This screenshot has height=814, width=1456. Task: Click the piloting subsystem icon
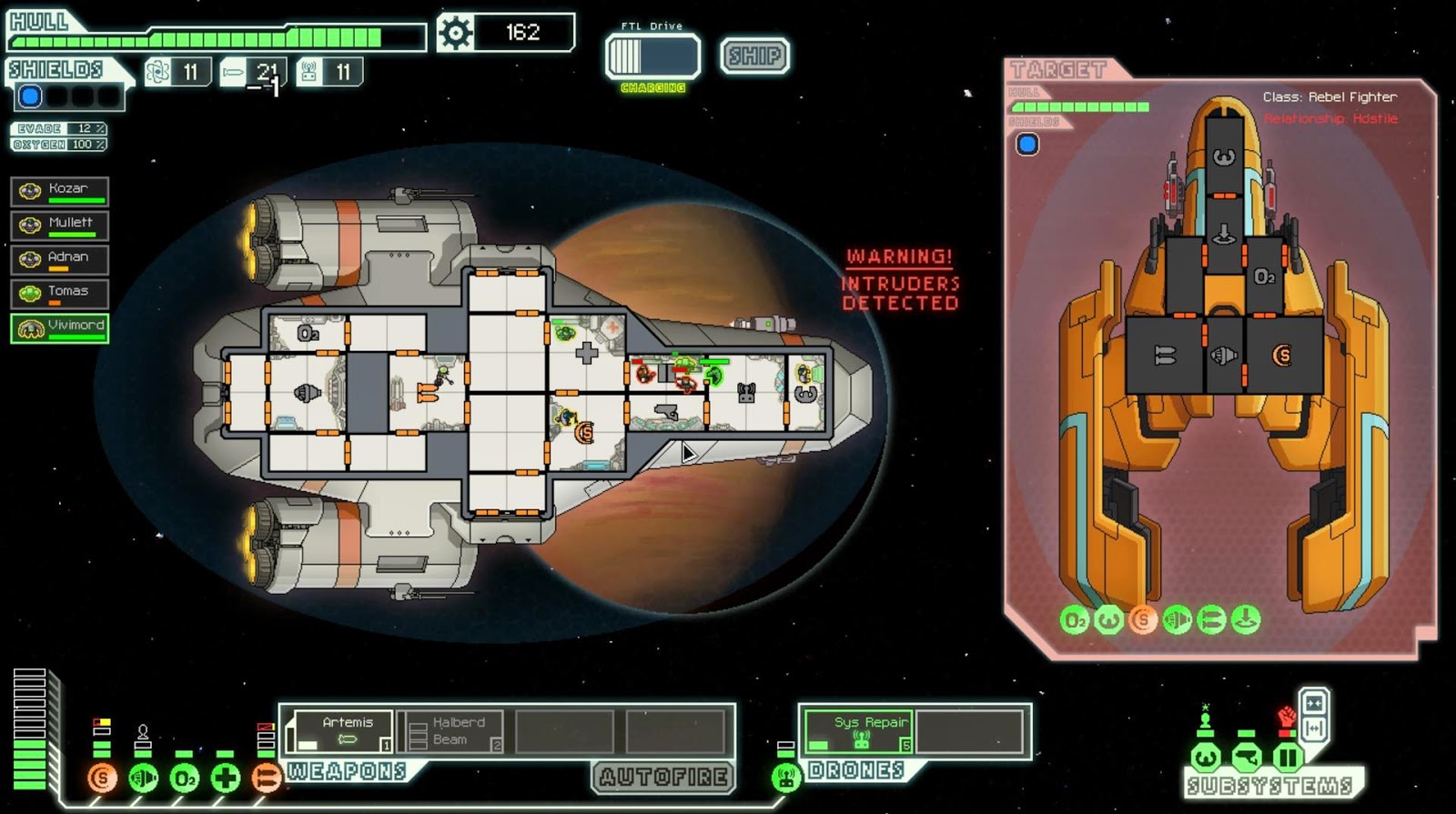(1206, 757)
